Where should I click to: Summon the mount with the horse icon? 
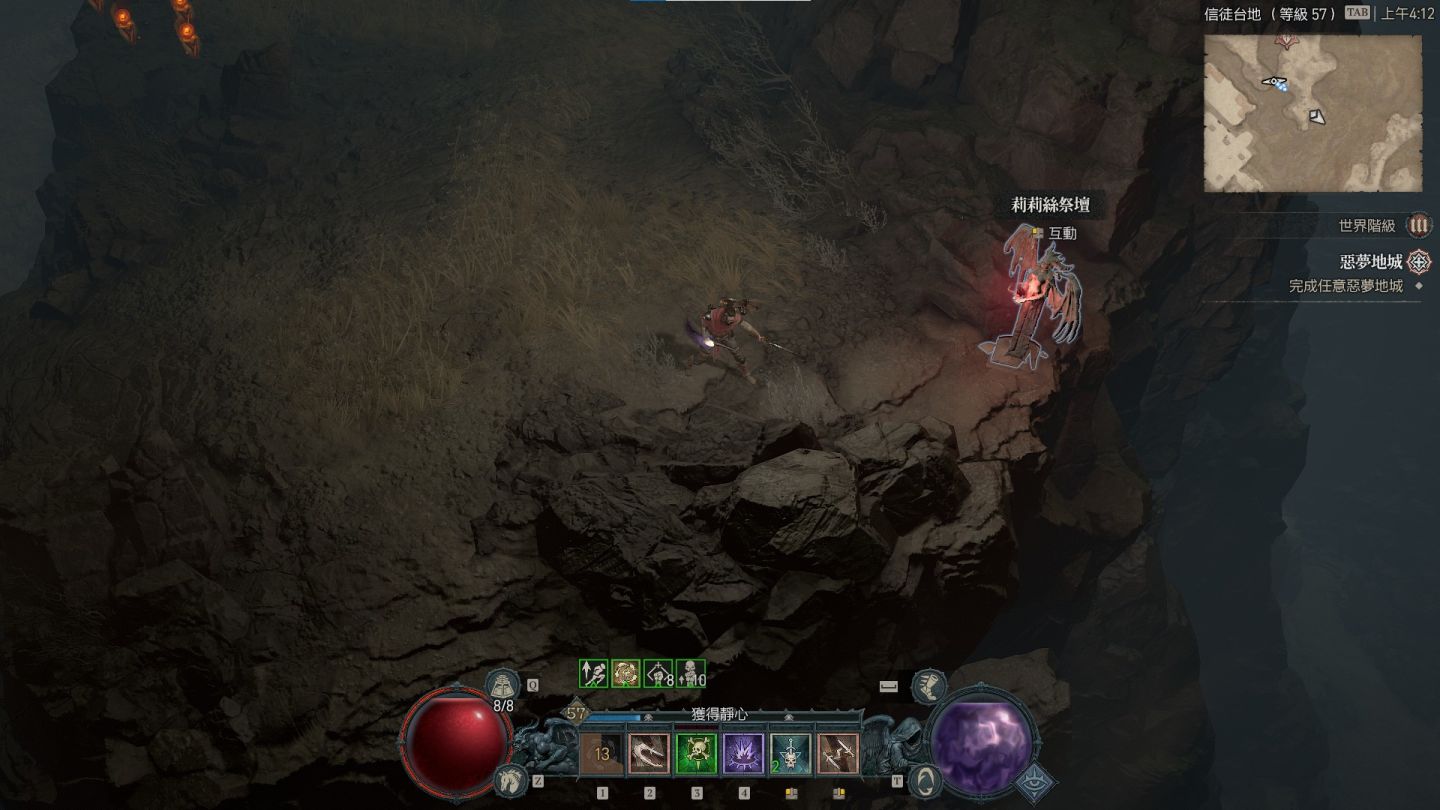pos(509,778)
